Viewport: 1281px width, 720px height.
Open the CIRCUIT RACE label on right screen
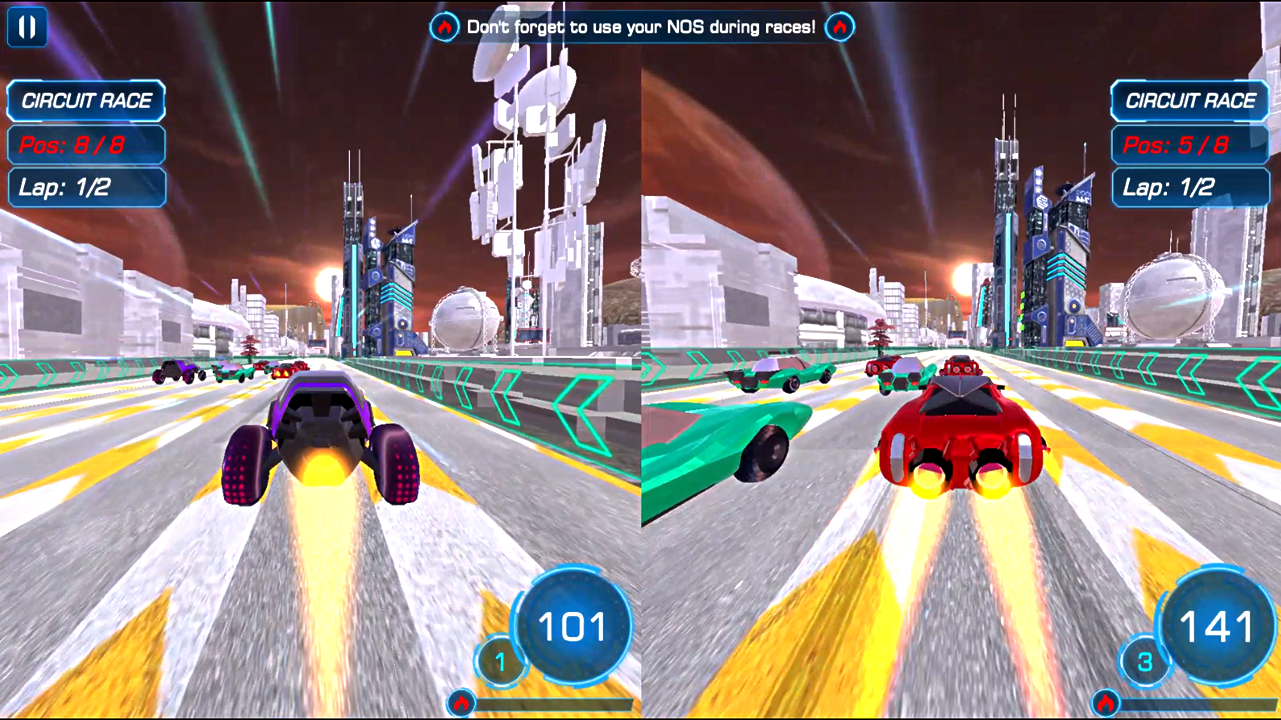pyautogui.click(x=1190, y=101)
